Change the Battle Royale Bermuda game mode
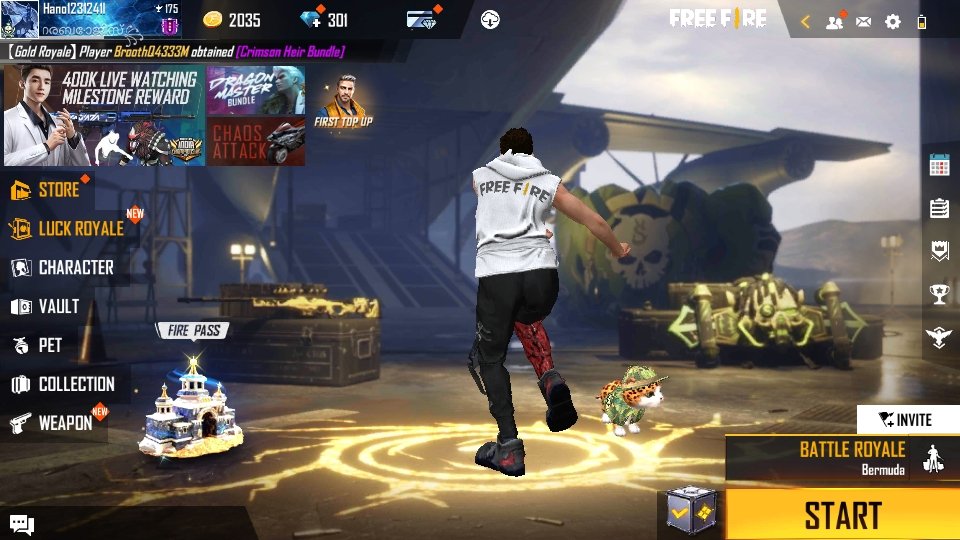960x540 pixels. tap(850, 458)
